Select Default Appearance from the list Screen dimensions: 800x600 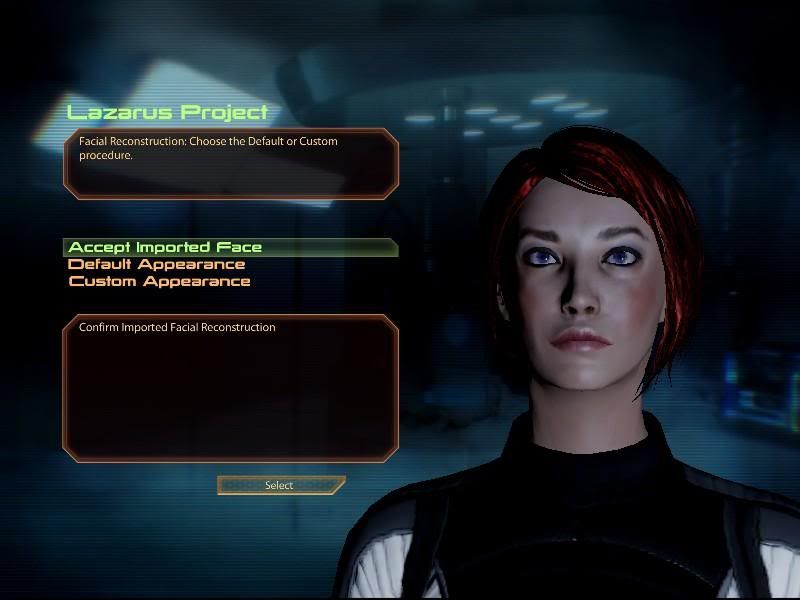[157, 264]
